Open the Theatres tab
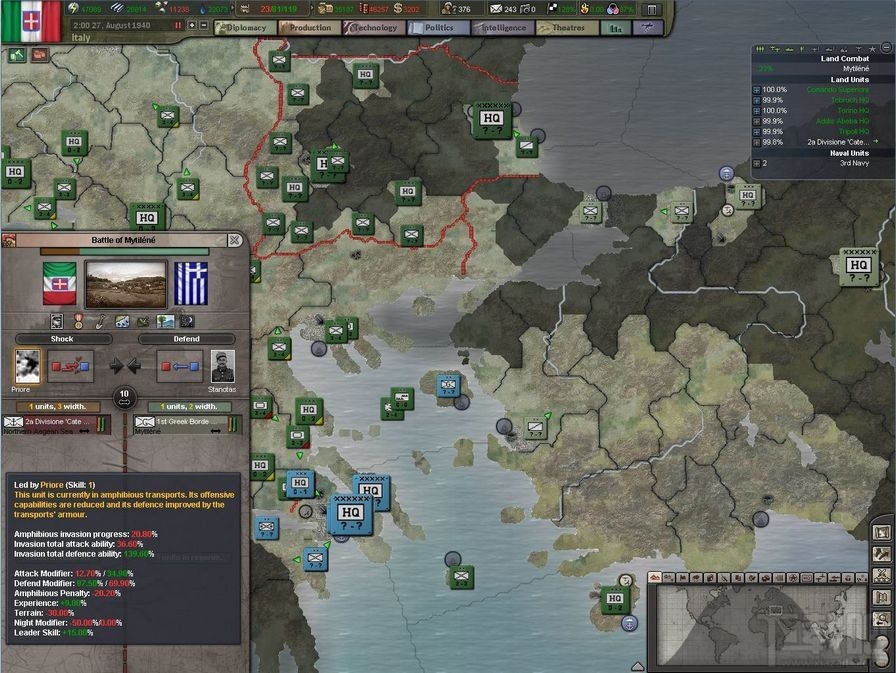 568,28
